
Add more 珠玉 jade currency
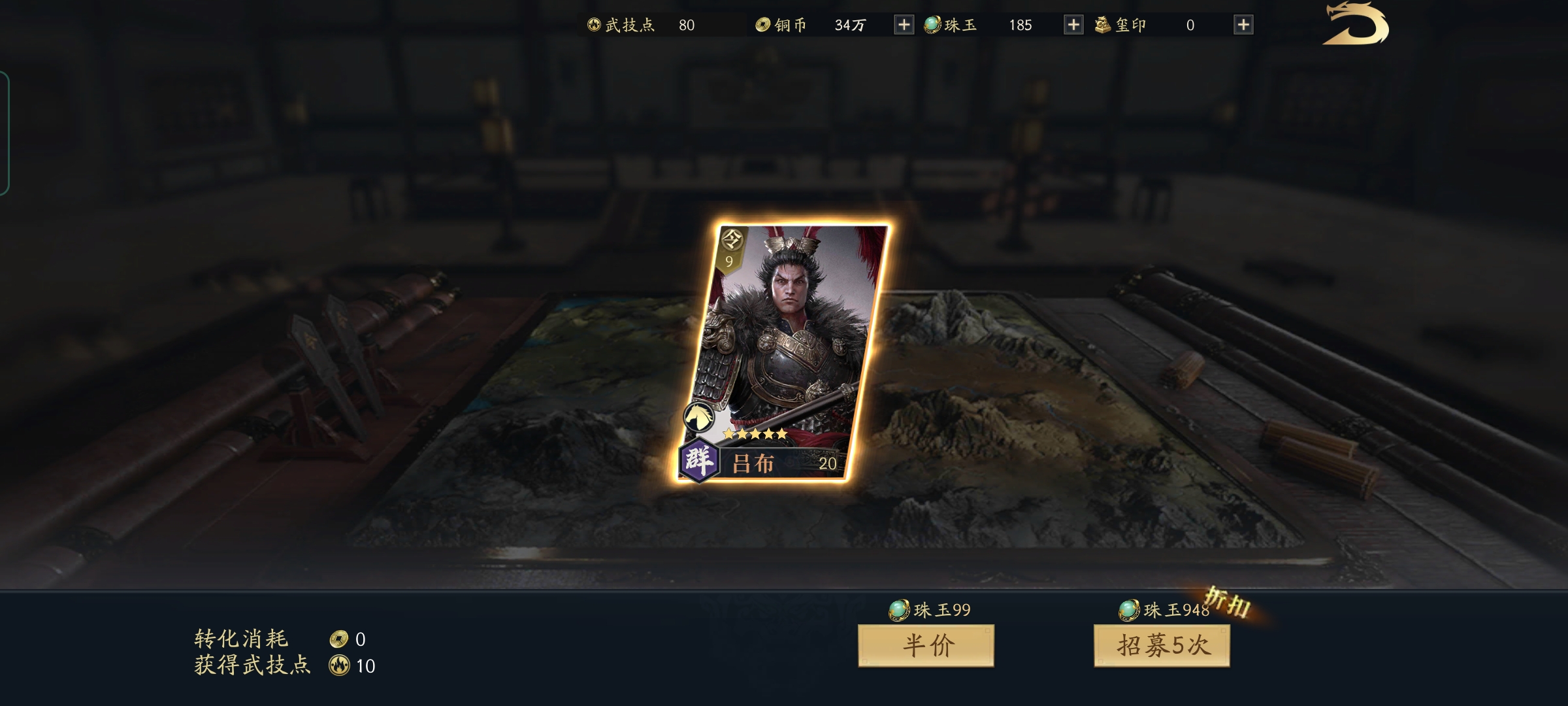(1073, 25)
